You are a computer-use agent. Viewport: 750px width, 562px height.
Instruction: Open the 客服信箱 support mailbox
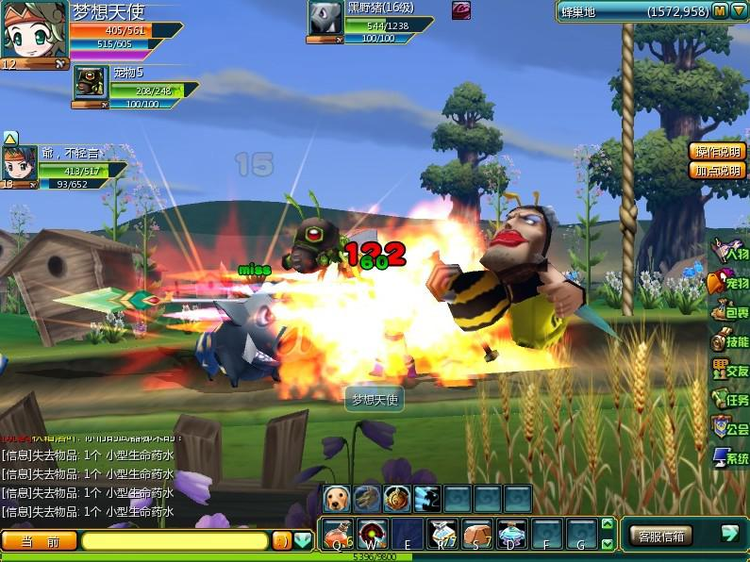pyautogui.click(x=660, y=535)
